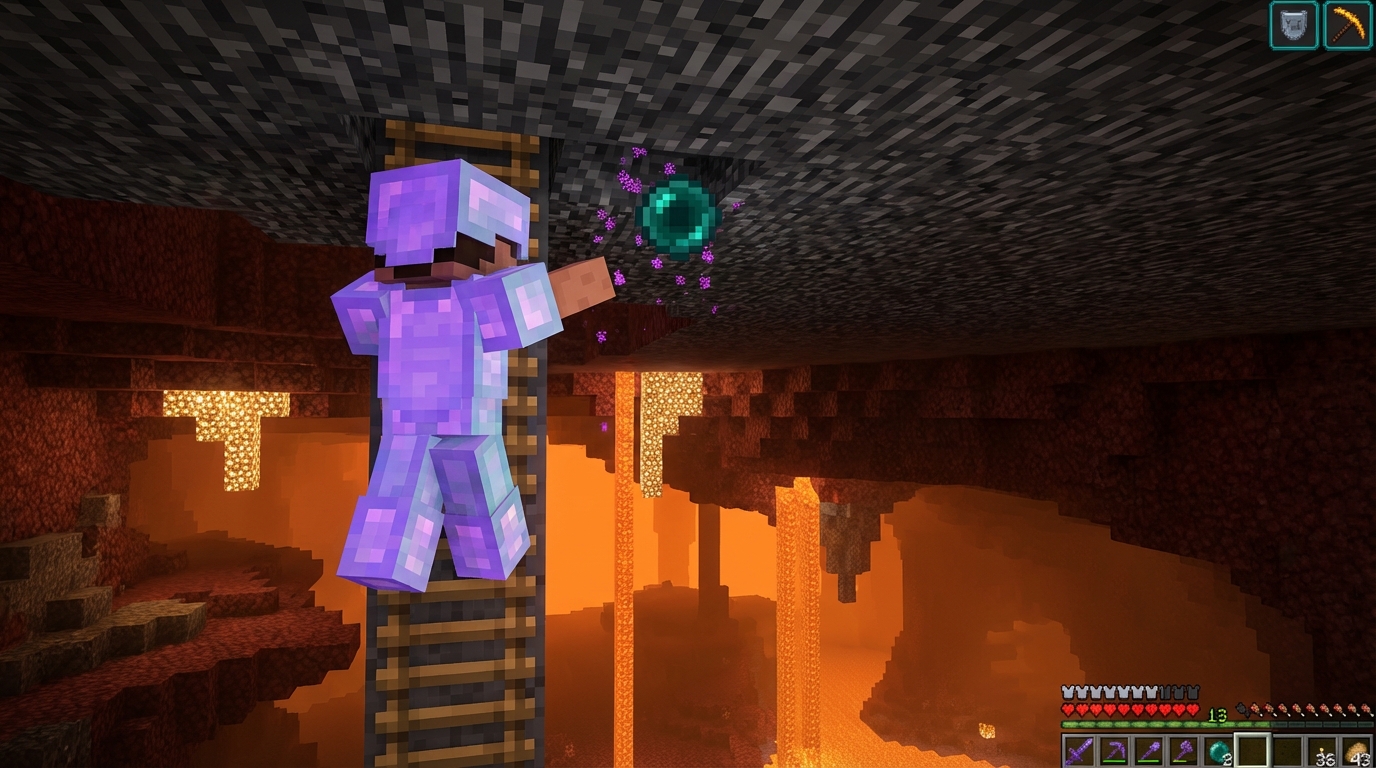Select the enchanted shovel in hotbar slot three
Viewport: 1376px width, 768px height.
tap(1148, 748)
